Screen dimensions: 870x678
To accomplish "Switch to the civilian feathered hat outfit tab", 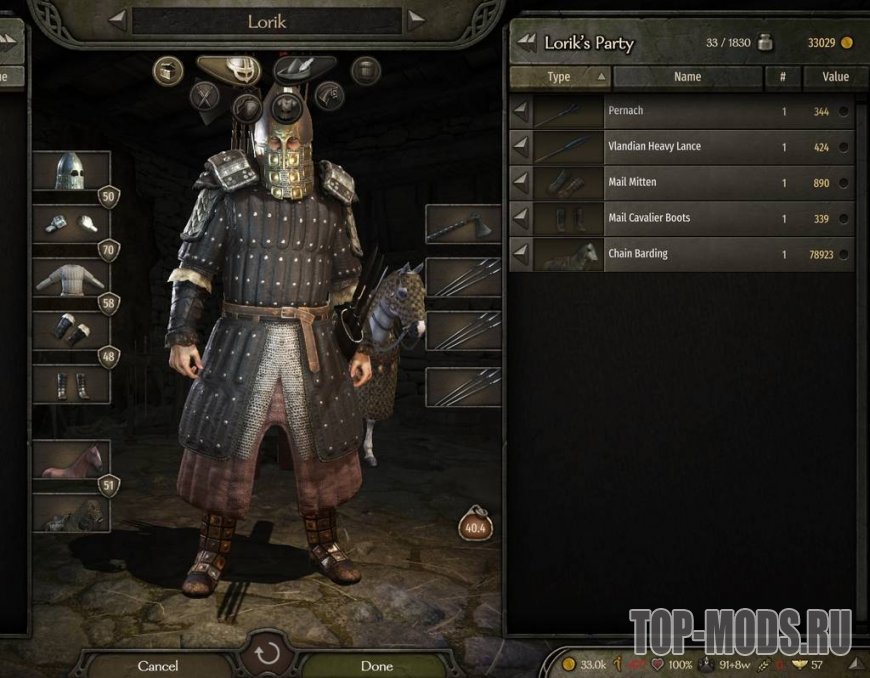I will (x=304, y=68).
